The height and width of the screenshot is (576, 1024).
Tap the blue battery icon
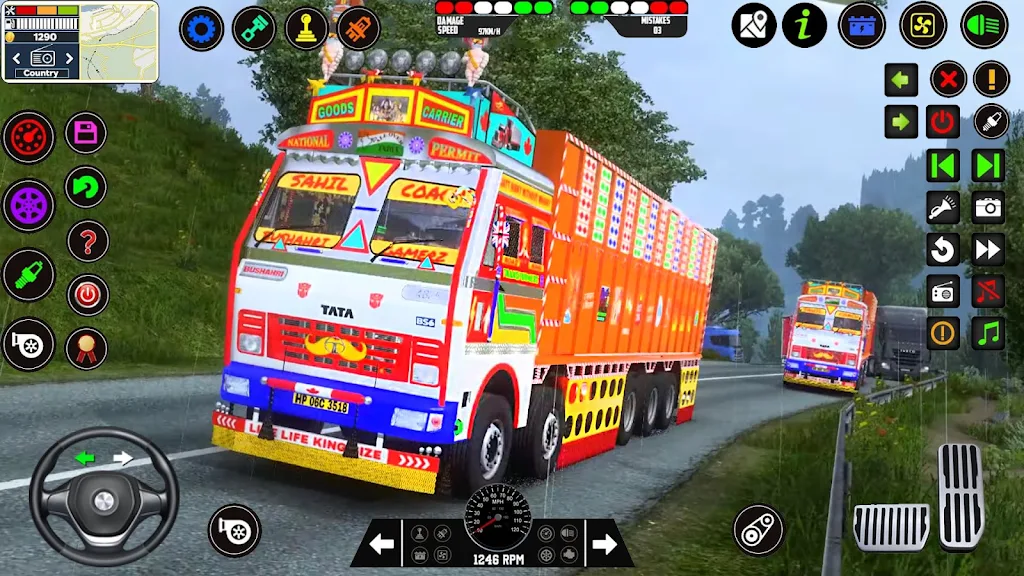tap(861, 25)
